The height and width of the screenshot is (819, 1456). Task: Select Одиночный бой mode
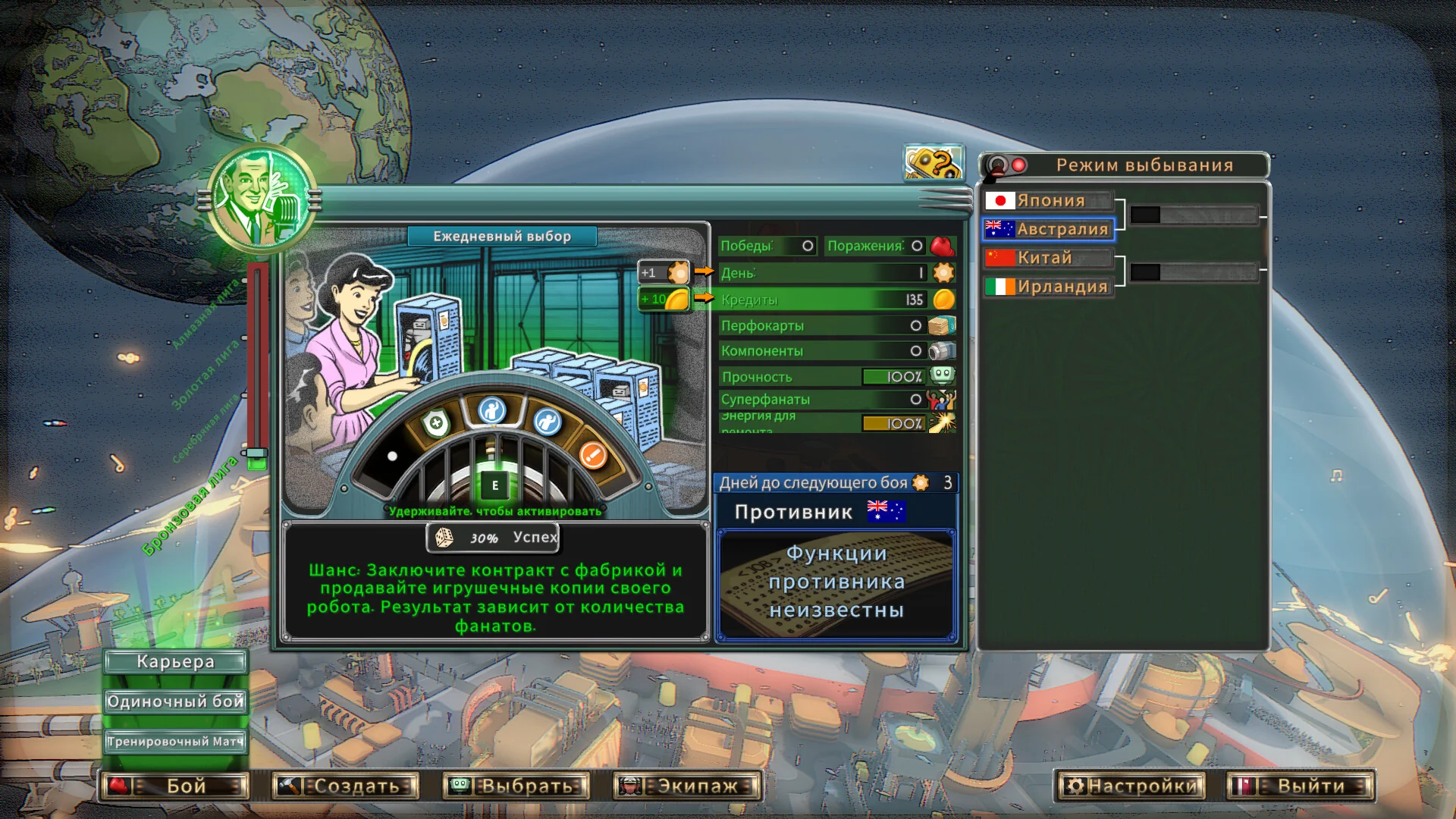click(x=175, y=701)
